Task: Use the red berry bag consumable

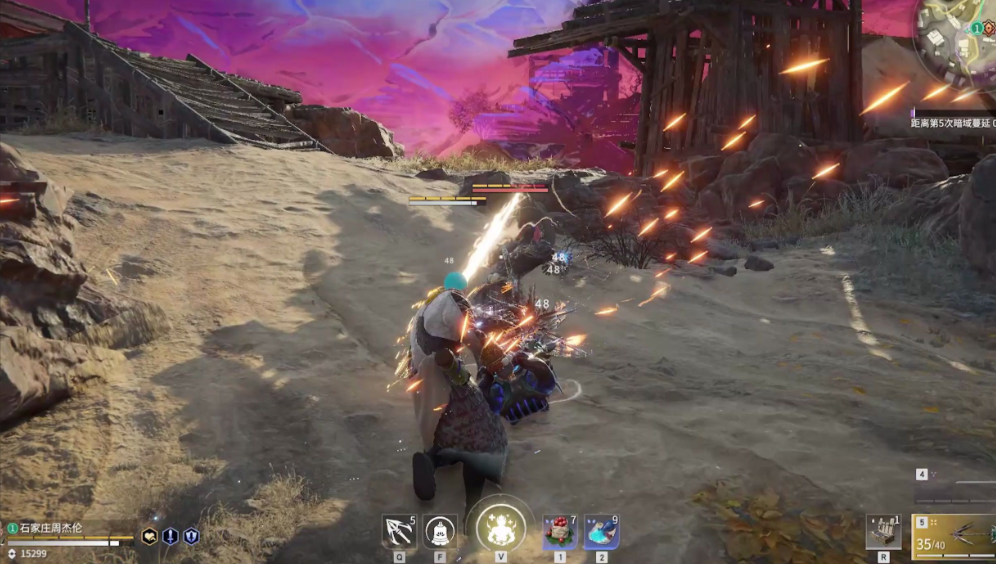Action: [559, 531]
